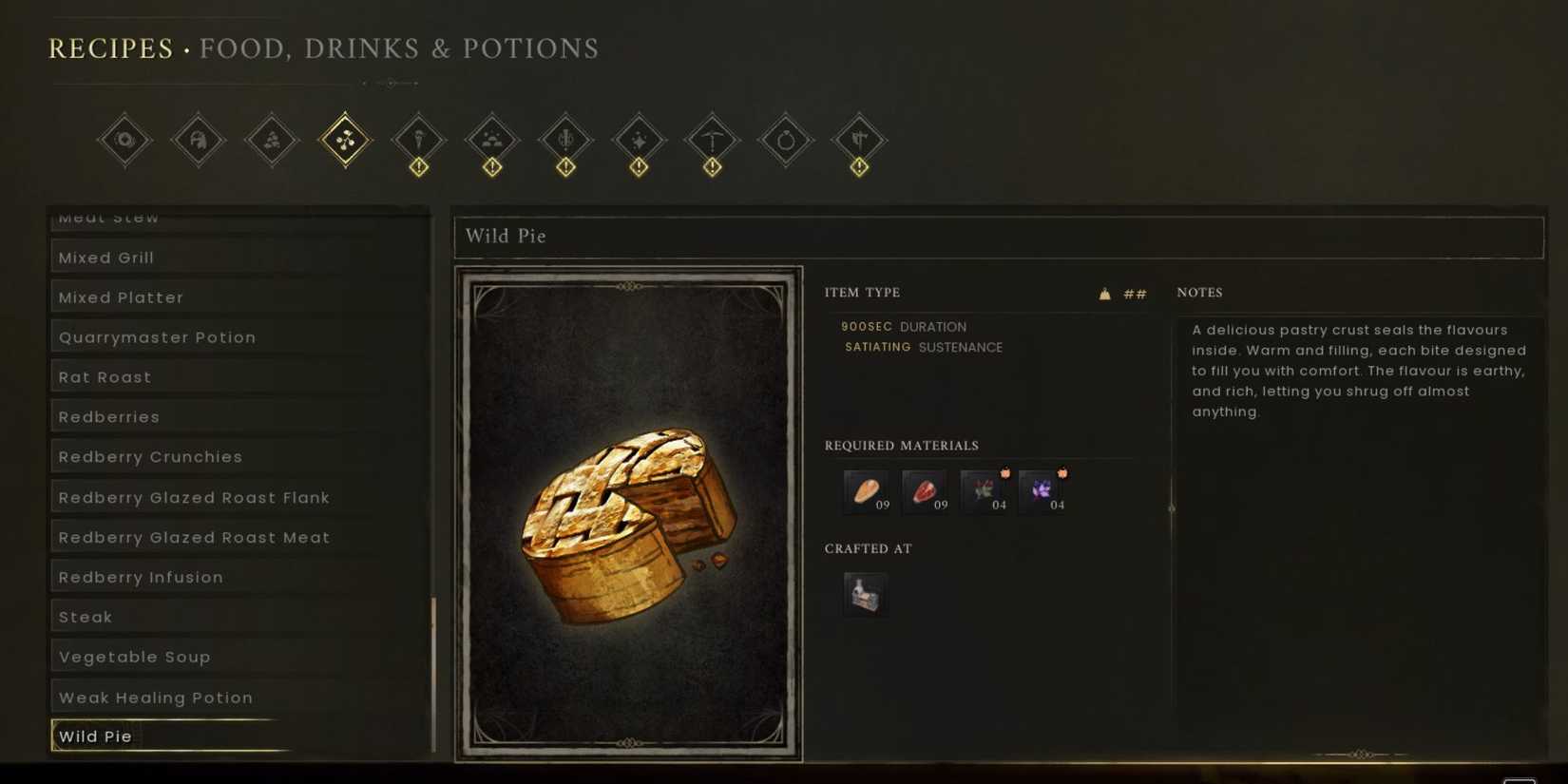Open the Quarrymaster Potion recipe
1568x784 pixels.
157,336
